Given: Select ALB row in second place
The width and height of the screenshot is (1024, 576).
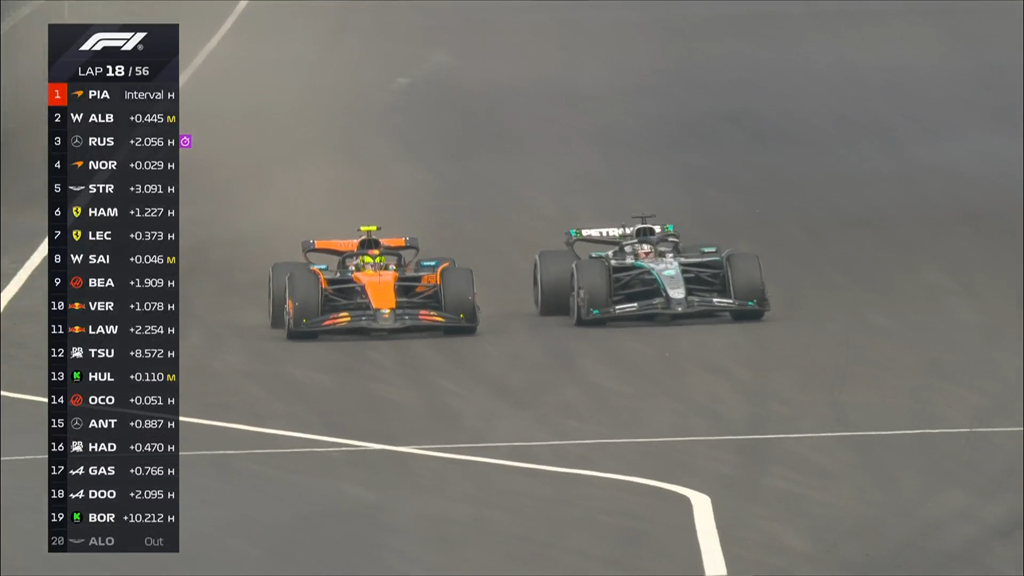Looking at the screenshot, I should [113, 118].
